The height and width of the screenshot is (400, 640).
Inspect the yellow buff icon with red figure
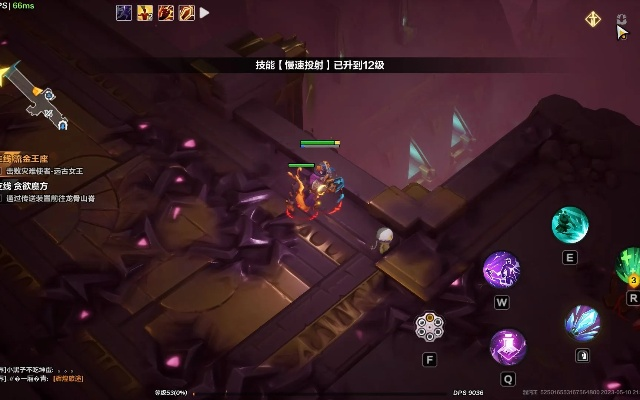145,13
